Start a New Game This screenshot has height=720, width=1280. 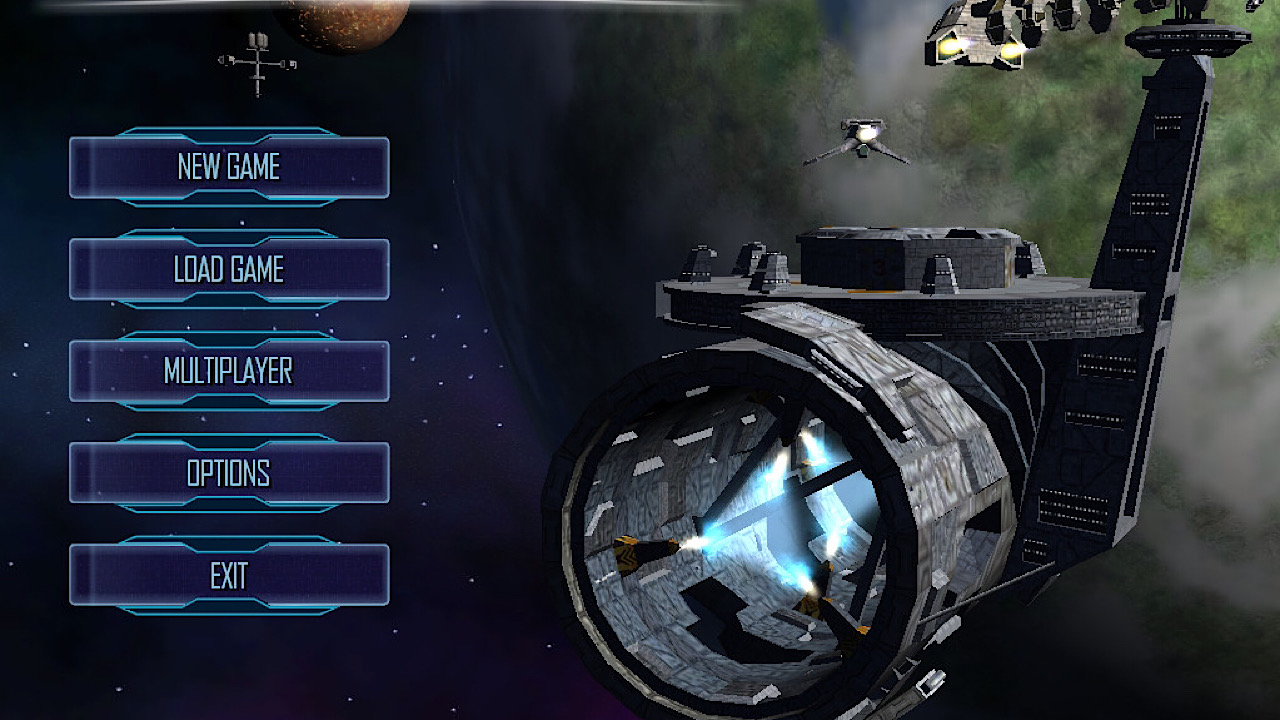pos(229,167)
